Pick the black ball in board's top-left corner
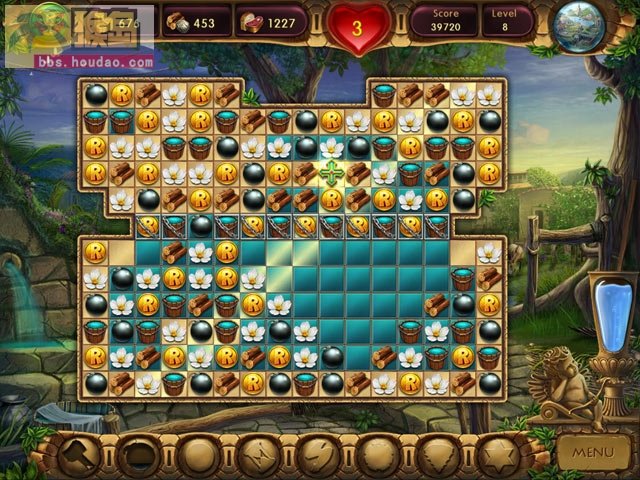 point(96,95)
